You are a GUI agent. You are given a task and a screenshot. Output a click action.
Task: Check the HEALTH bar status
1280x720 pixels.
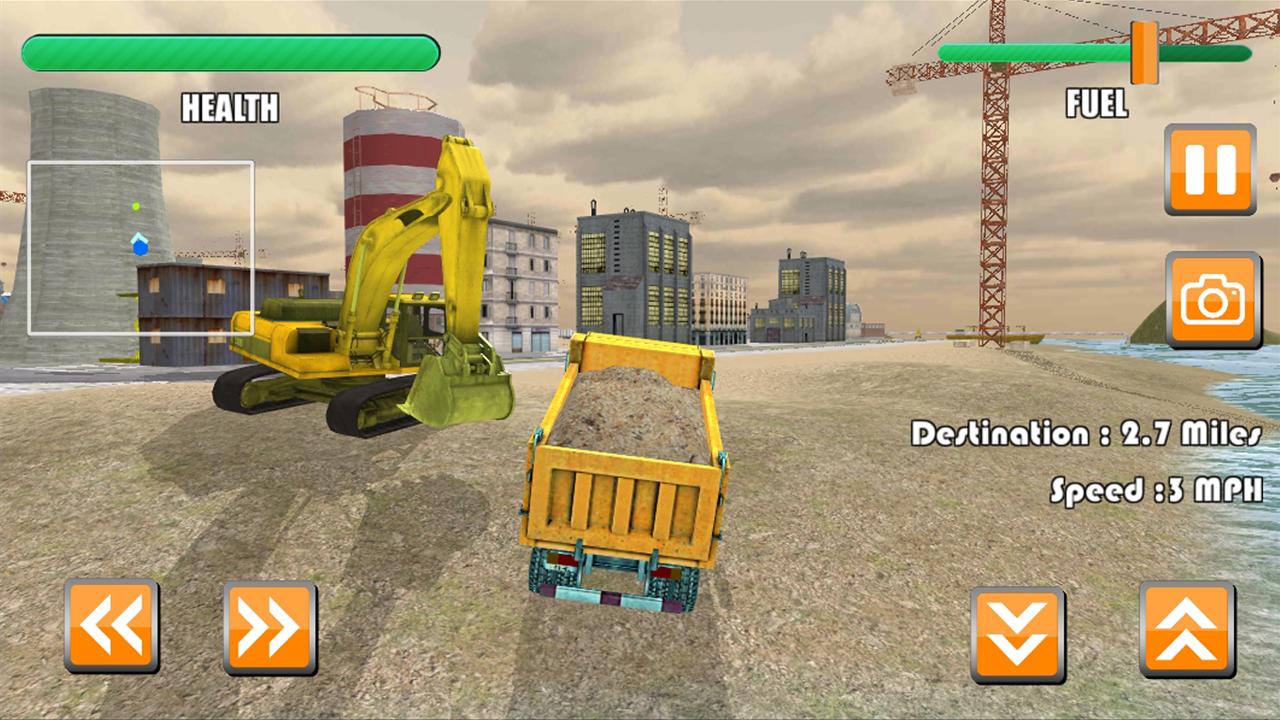pos(232,52)
